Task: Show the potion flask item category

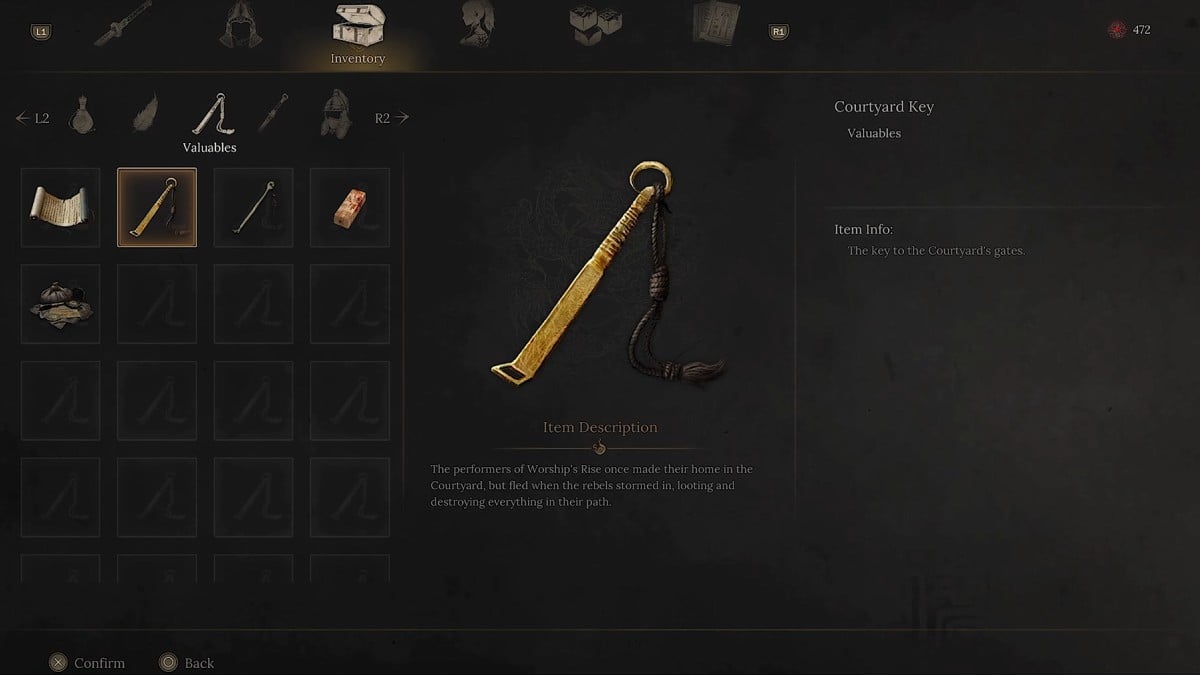Action: 82,117
